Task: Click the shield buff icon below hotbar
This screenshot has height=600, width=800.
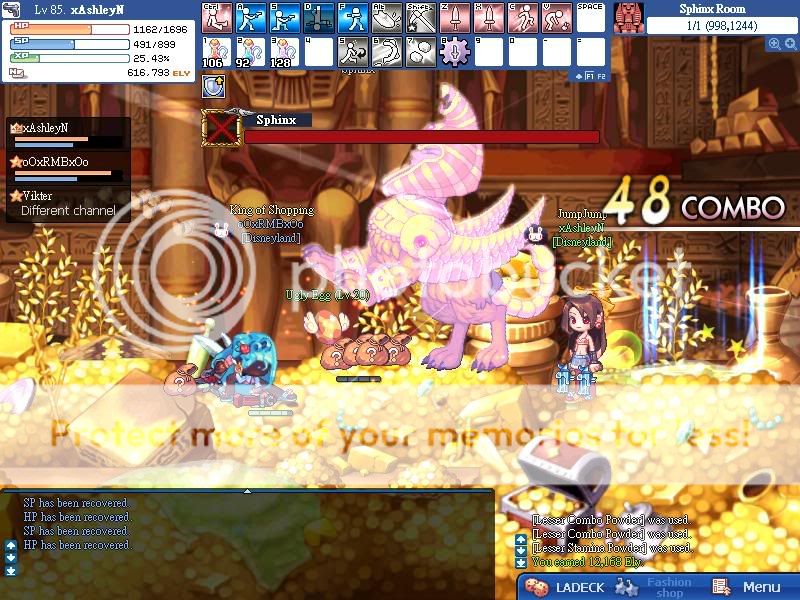Action: 212,87
